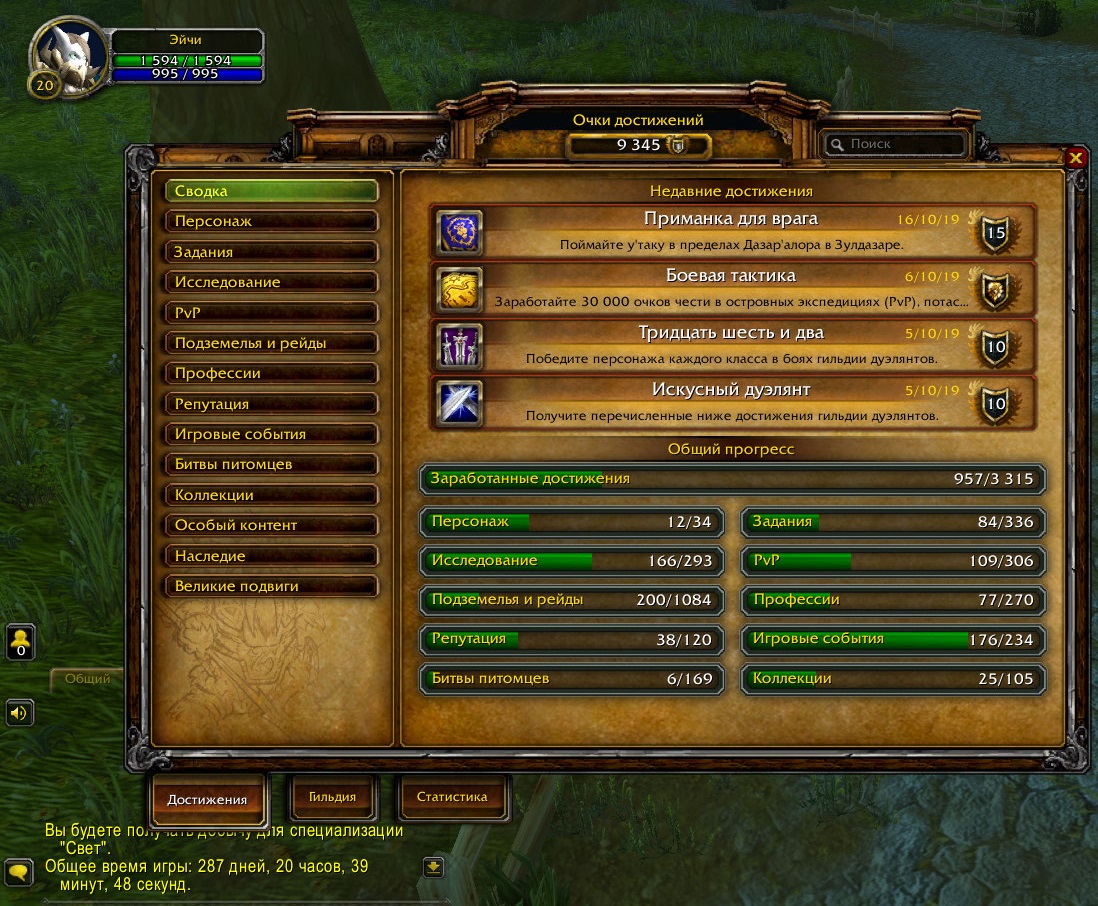
Task: Open the Великие подвиги category
Action: [271, 586]
